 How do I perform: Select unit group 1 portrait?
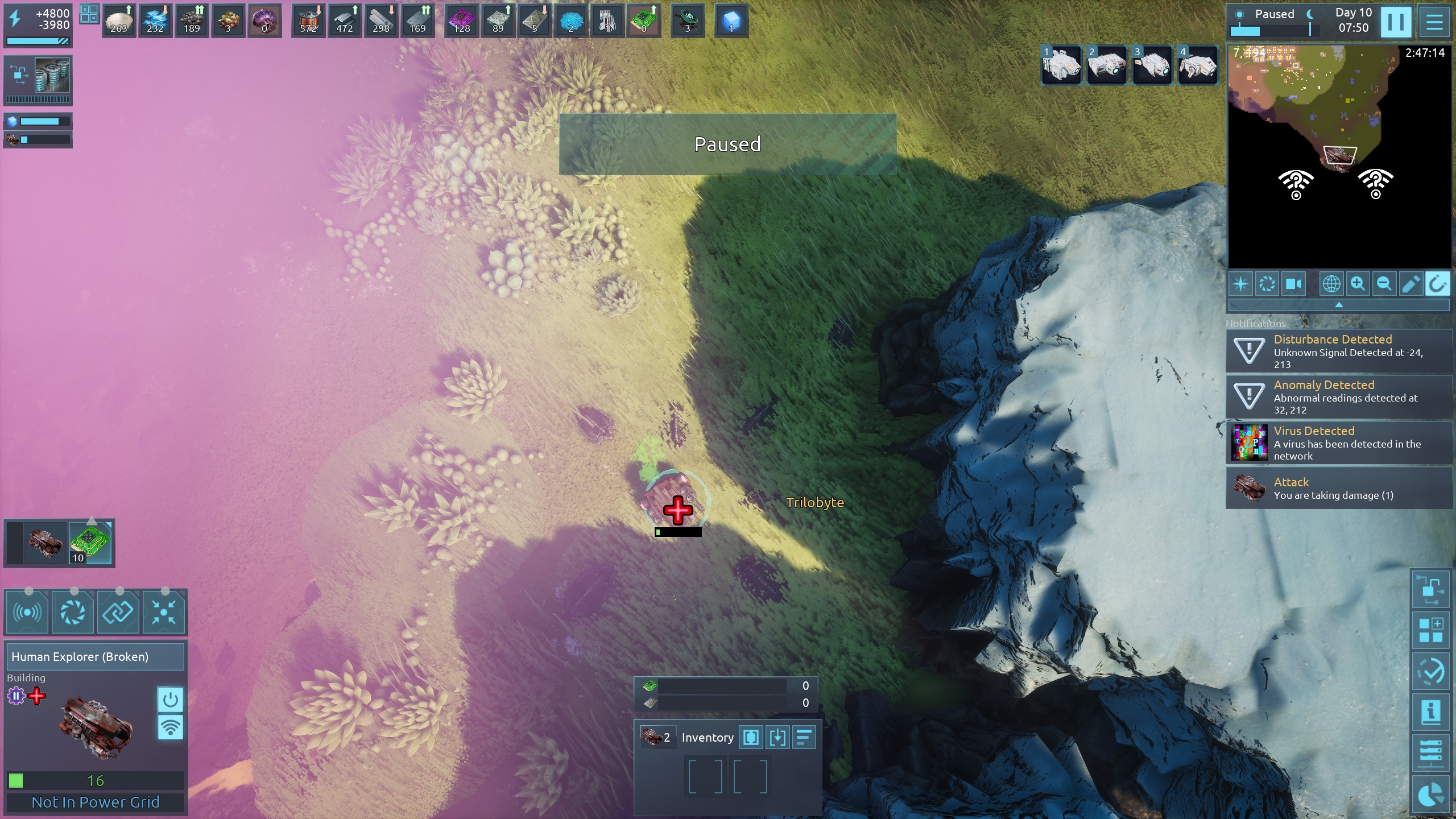(1061, 65)
